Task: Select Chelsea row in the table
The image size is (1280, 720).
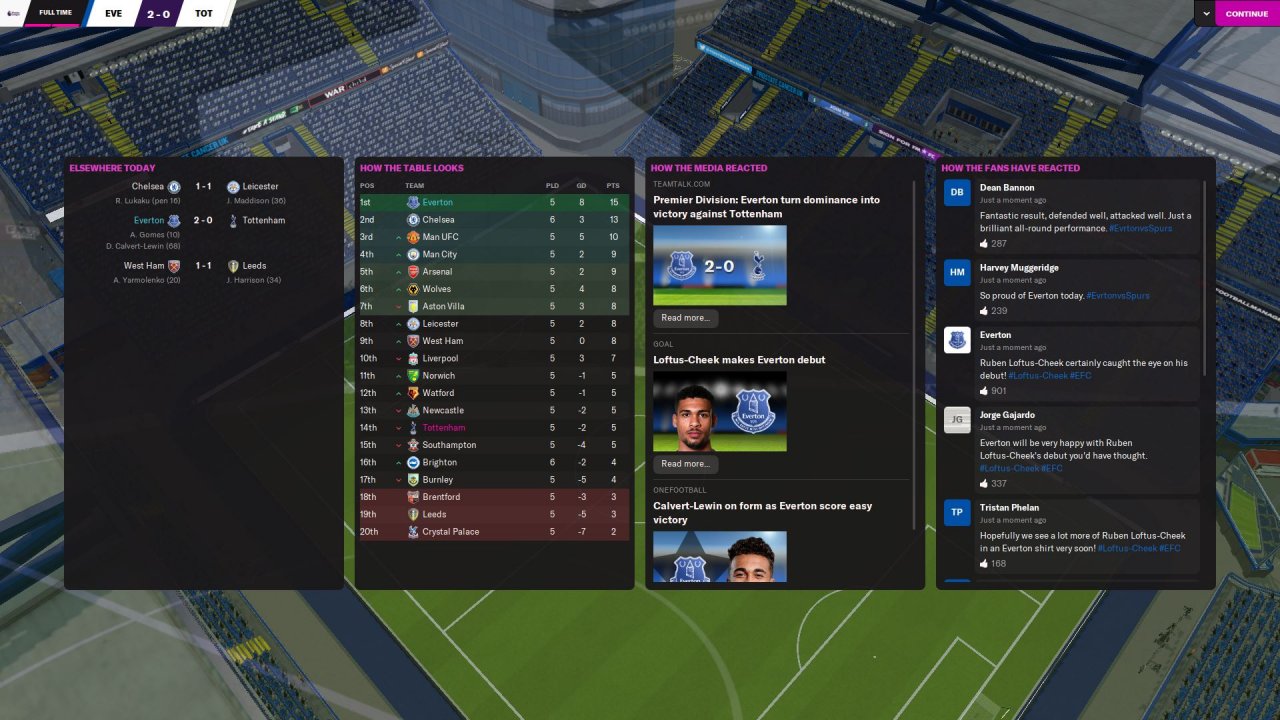Action: [x=438, y=220]
